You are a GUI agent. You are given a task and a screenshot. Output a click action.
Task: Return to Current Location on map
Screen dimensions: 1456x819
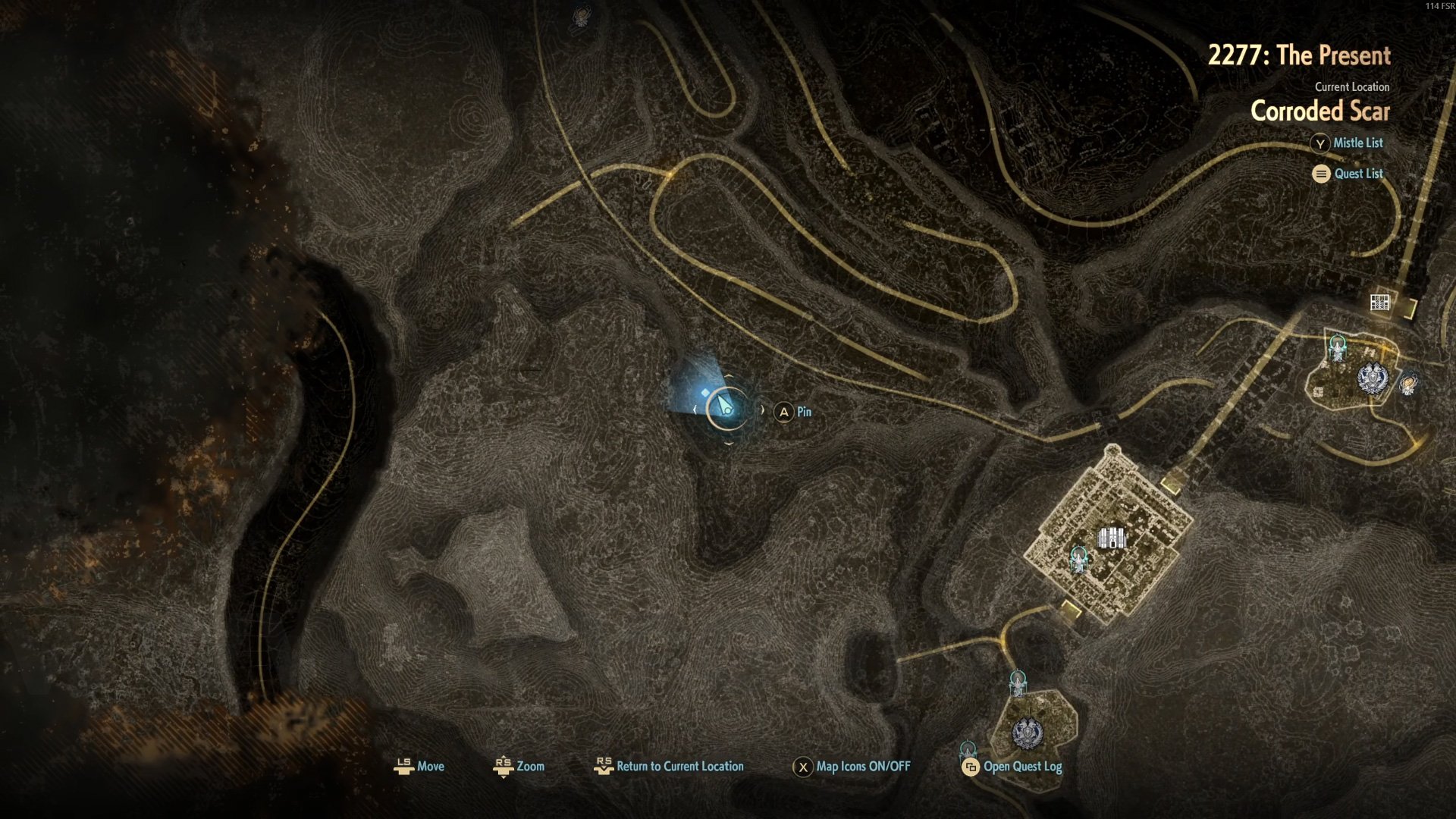[x=669, y=767]
